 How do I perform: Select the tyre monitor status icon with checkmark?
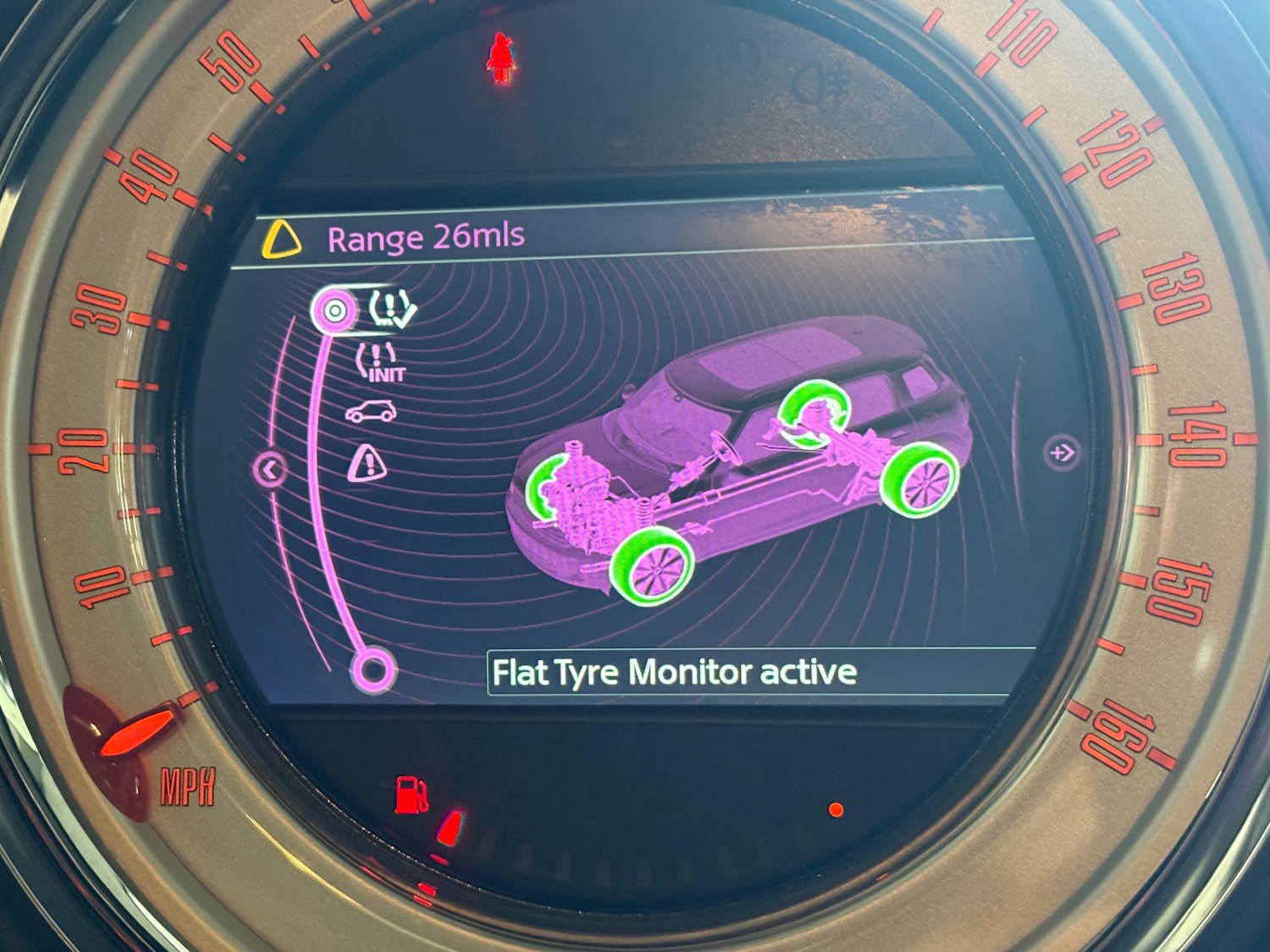(391, 309)
